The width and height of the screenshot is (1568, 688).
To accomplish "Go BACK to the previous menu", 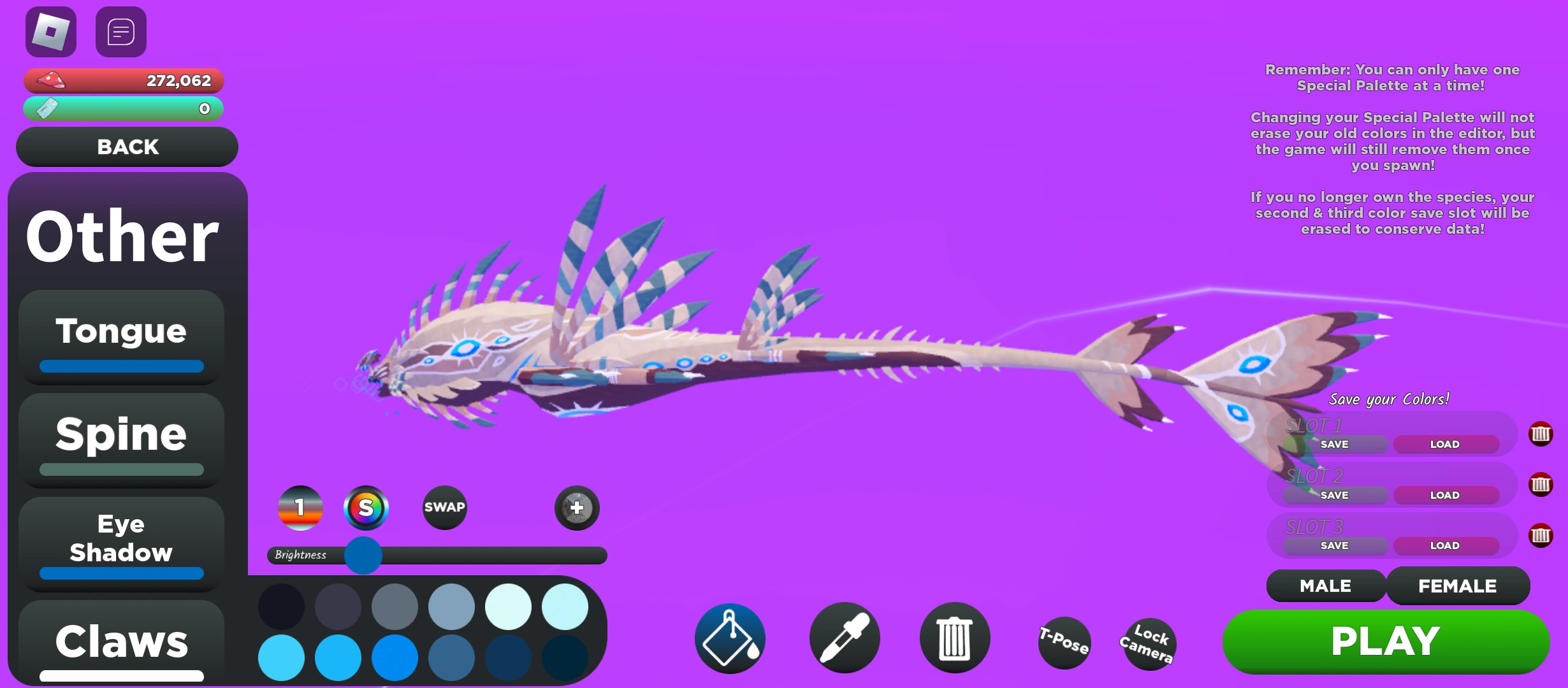I will click(127, 147).
